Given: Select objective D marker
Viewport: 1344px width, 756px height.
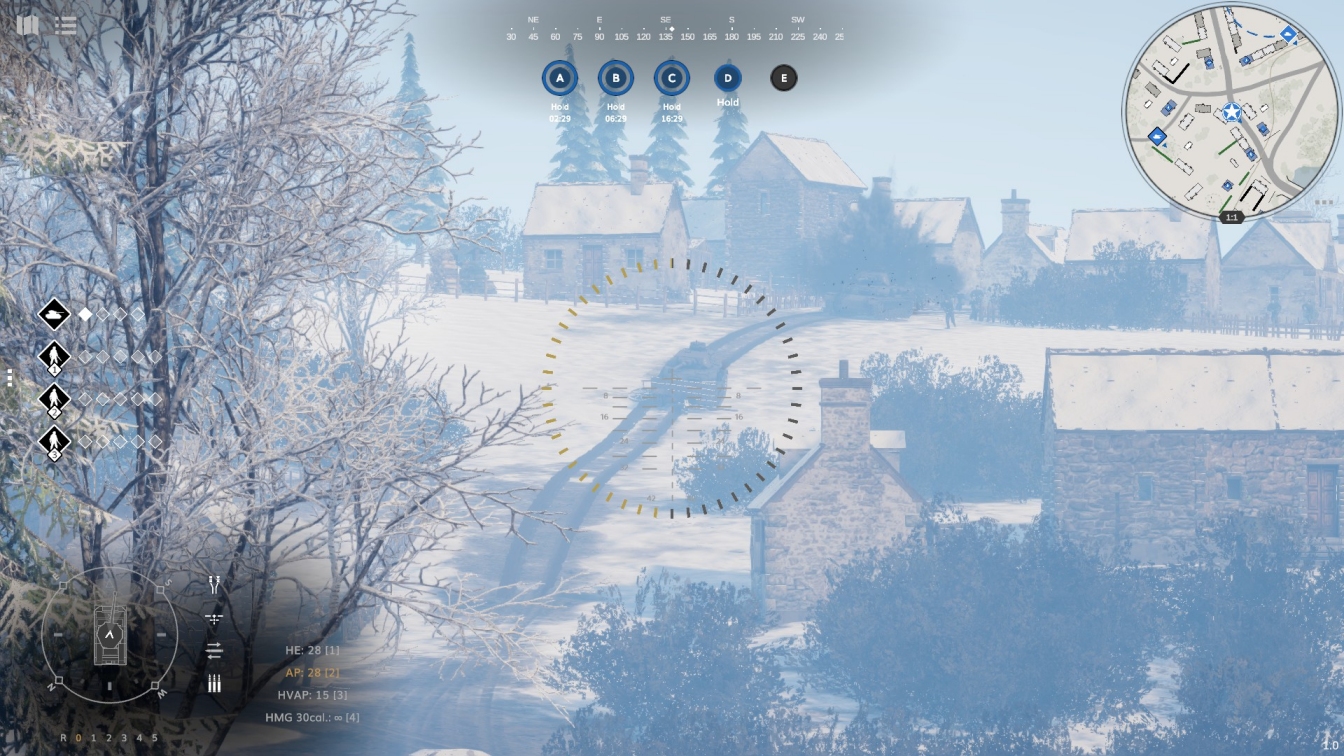Looking at the screenshot, I should pyautogui.click(x=728, y=78).
